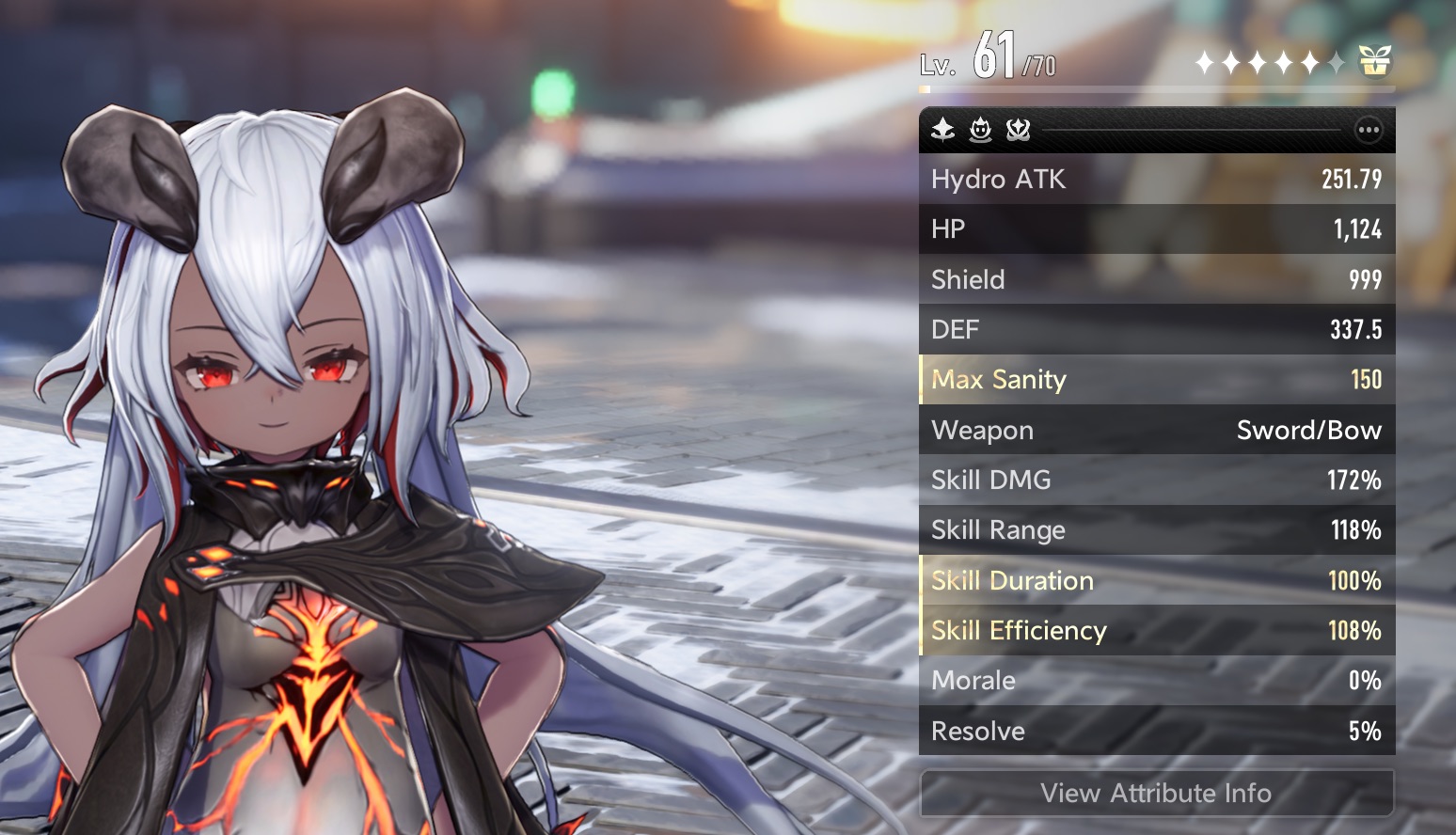The image size is (1456, 835).
Task: Open the View Attribute Info panel
Action: point(1156,793)
